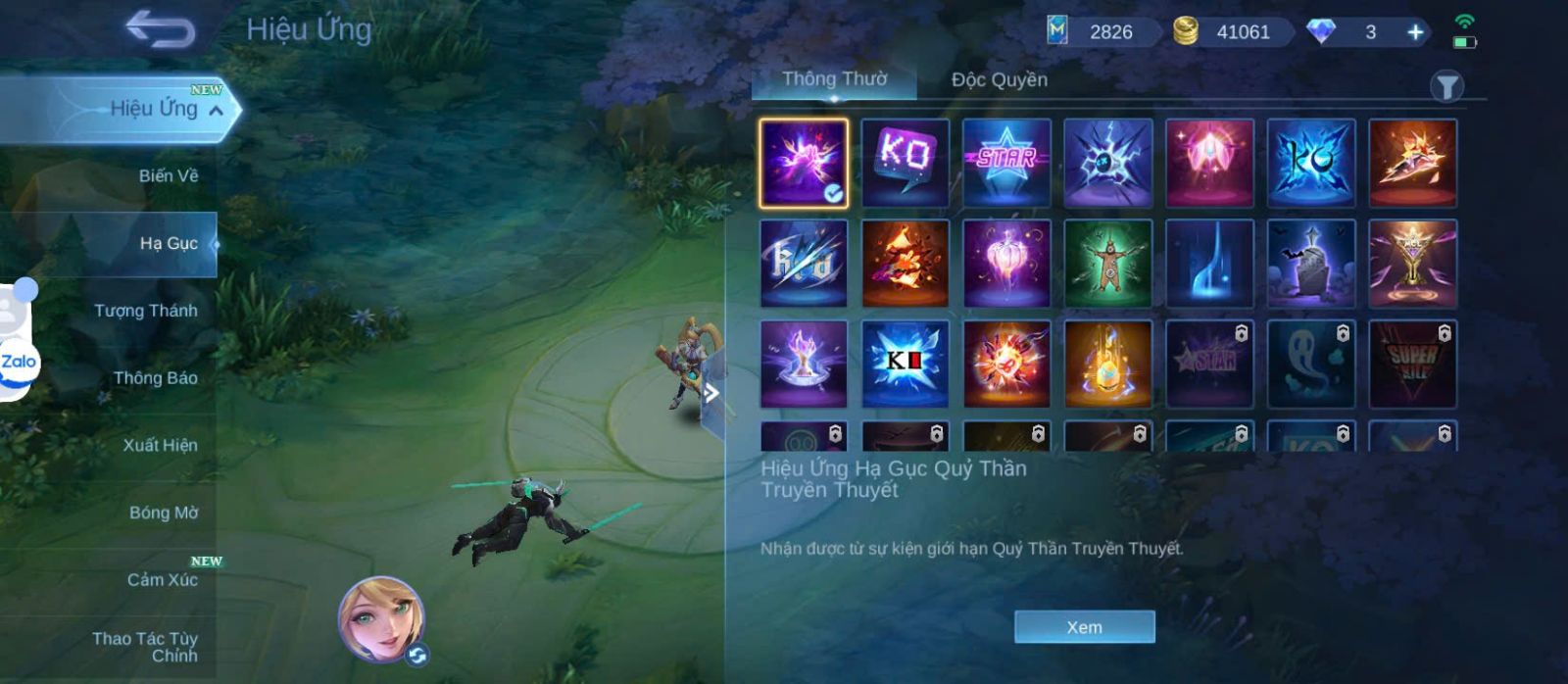Select the Hạ Gục category
1568x684 pixels.
tap(168, 243)
